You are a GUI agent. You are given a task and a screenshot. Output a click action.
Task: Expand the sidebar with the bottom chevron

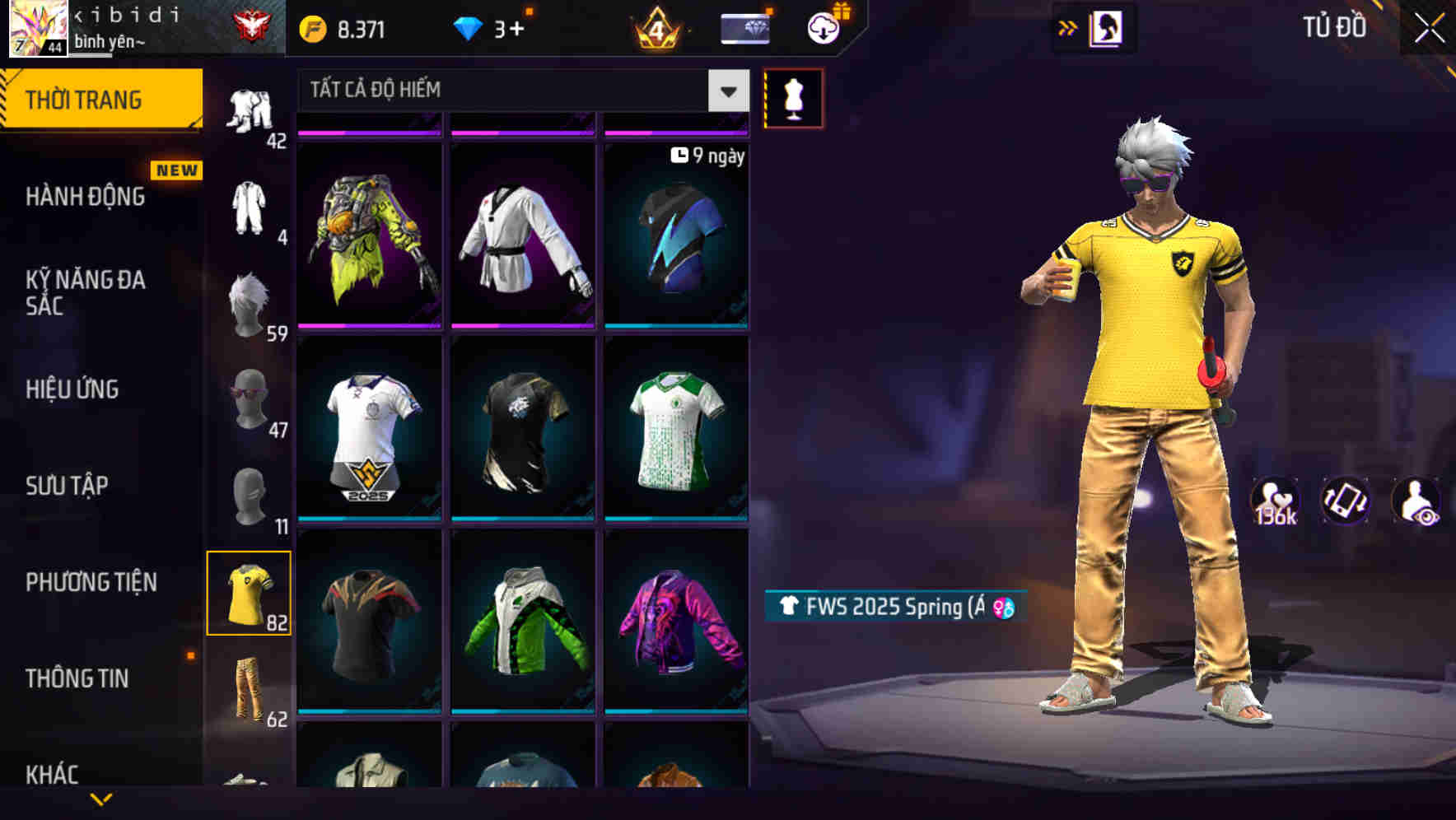100,799
